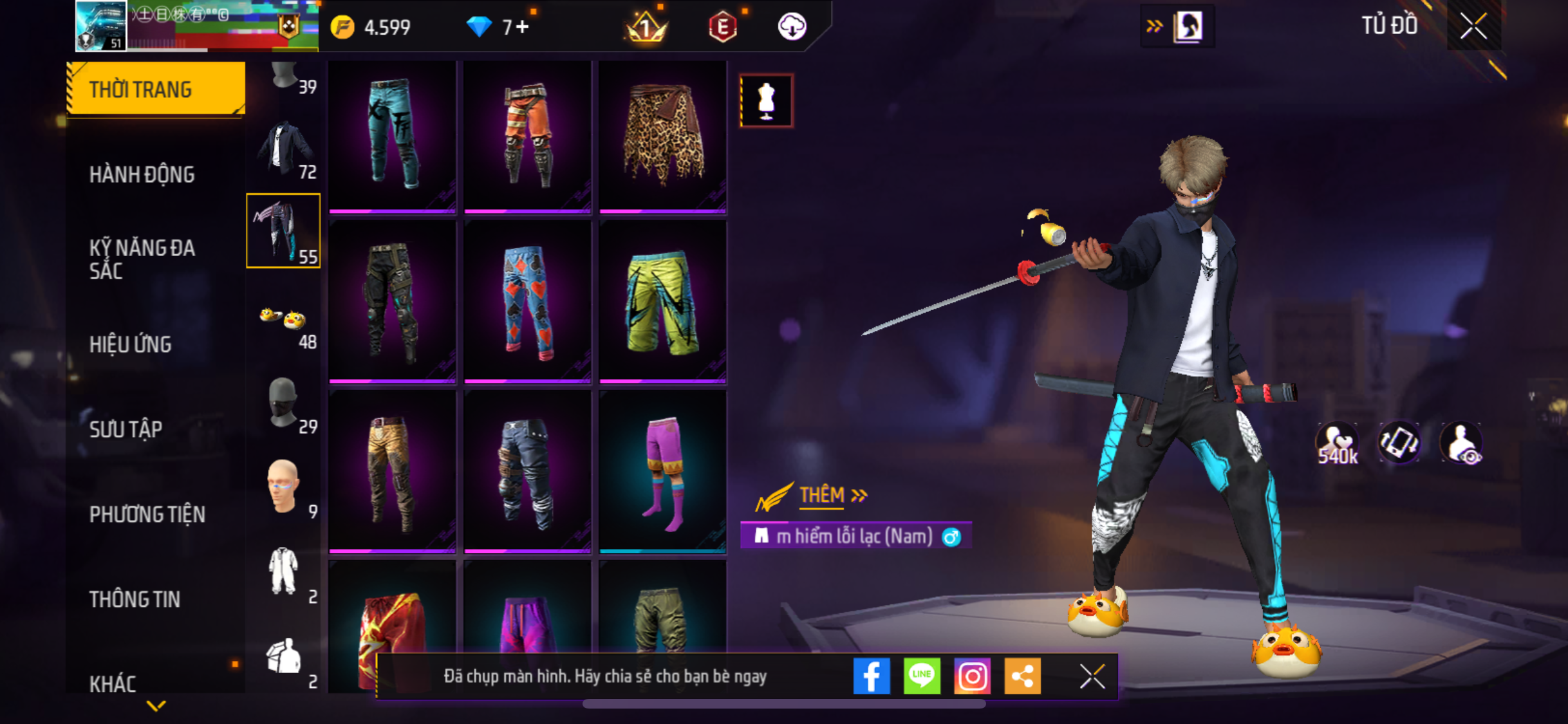Open the THÊM link
This screenshot has height=724, width=1568.
pyautogui.click(x=821, y=495)
